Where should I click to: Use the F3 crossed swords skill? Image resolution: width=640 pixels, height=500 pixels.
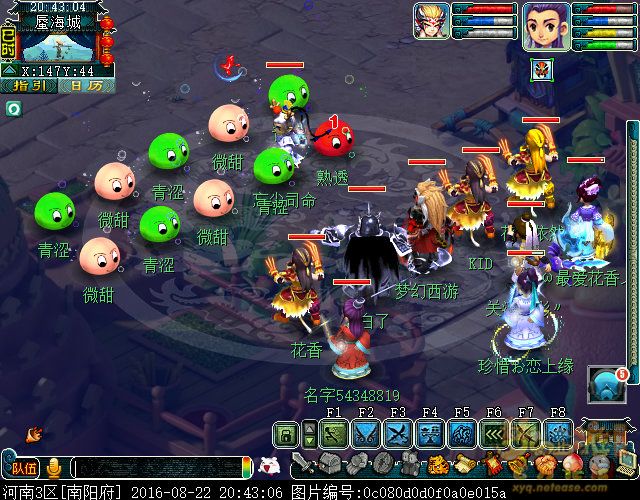click(x=398, y=434)
